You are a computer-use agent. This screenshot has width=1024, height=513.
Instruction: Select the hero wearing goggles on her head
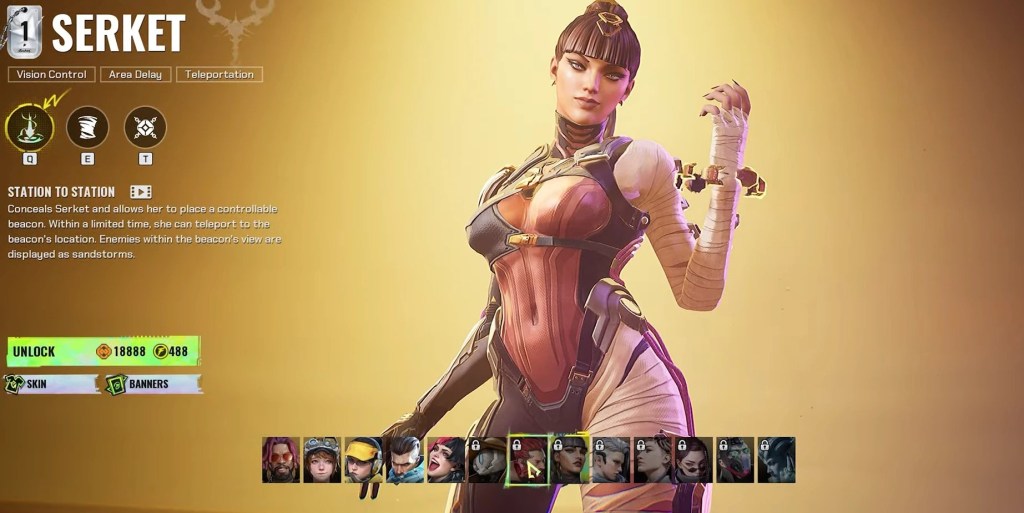(322, 460)
